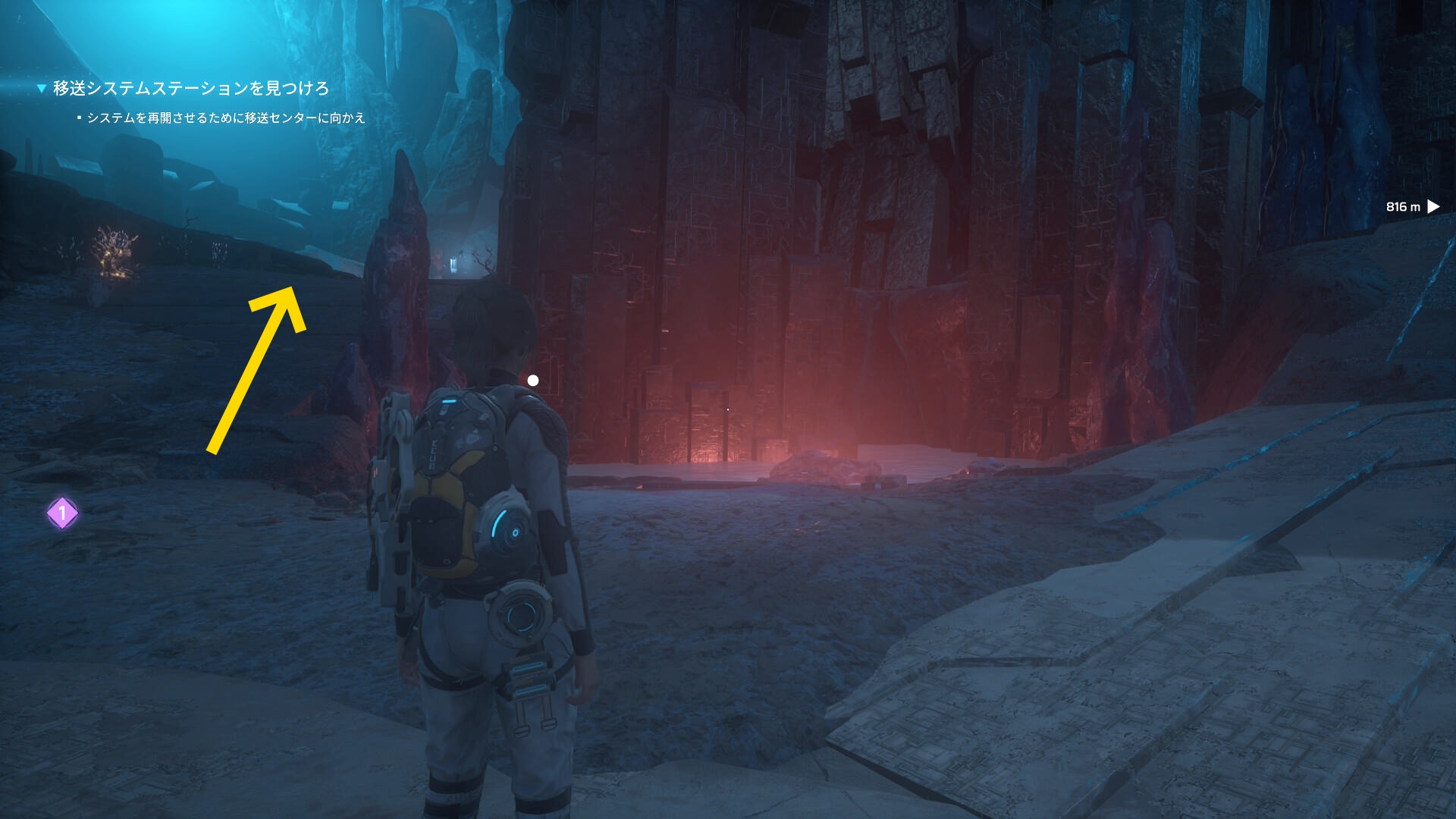Collapse the transfer station objective tracker

tap(42, 89)
